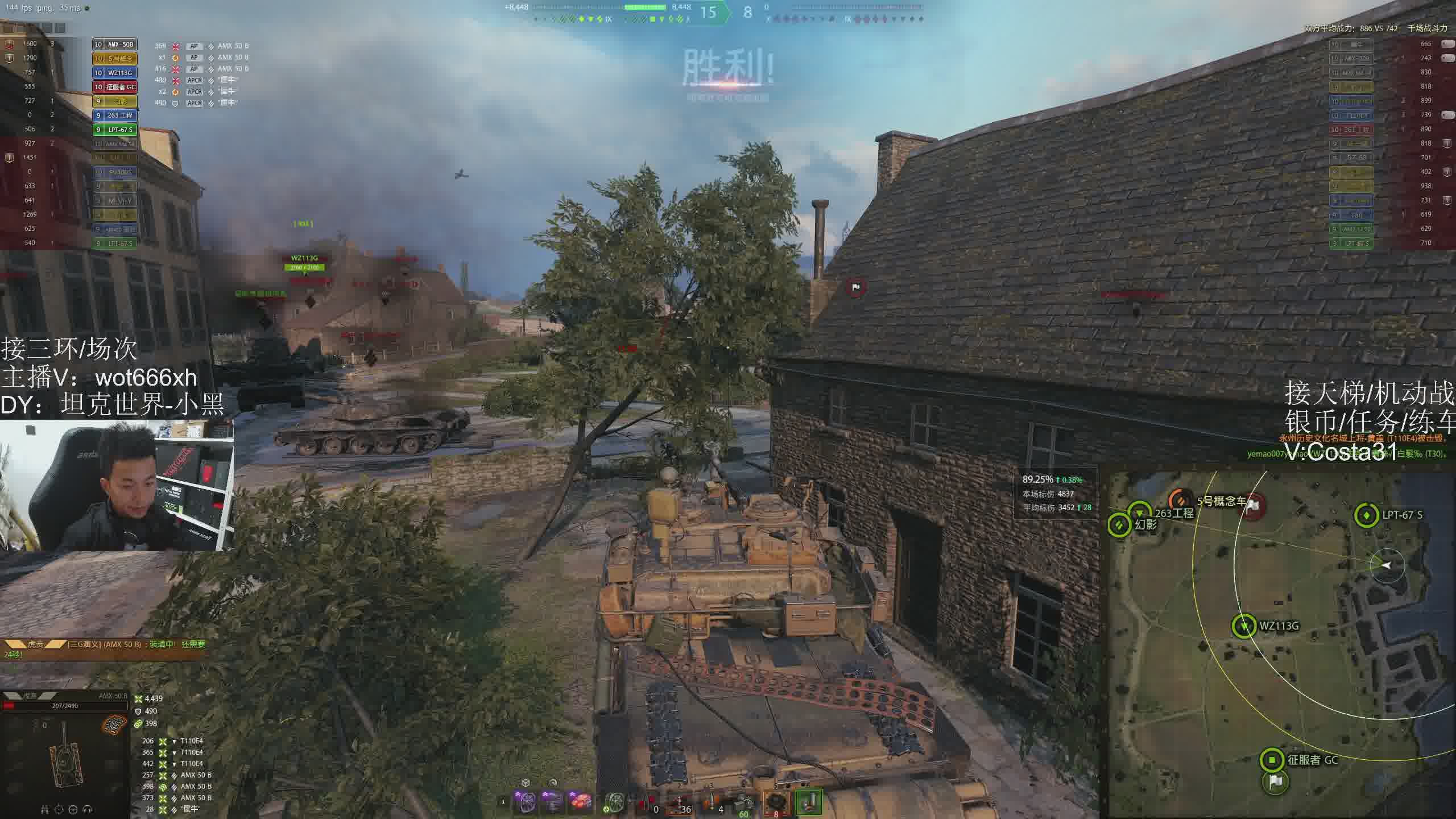Image resolution: width=1456 pixels, height=819 pixels.
Task: Use the consumable showing 60 cooldown
Action: click(744, 803)
